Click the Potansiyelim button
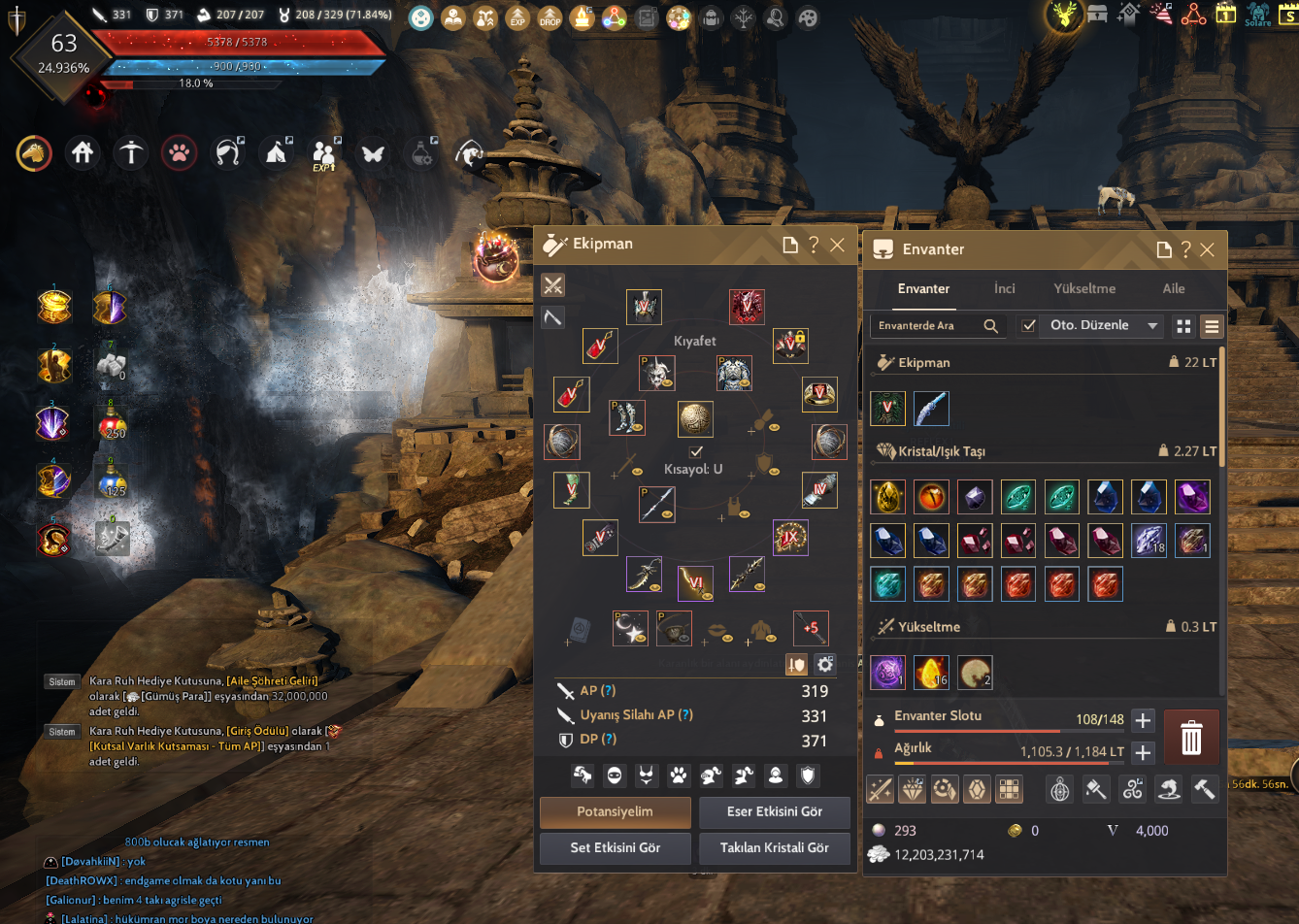Screen dimensions: 1299x924 (x=616, y=812)
